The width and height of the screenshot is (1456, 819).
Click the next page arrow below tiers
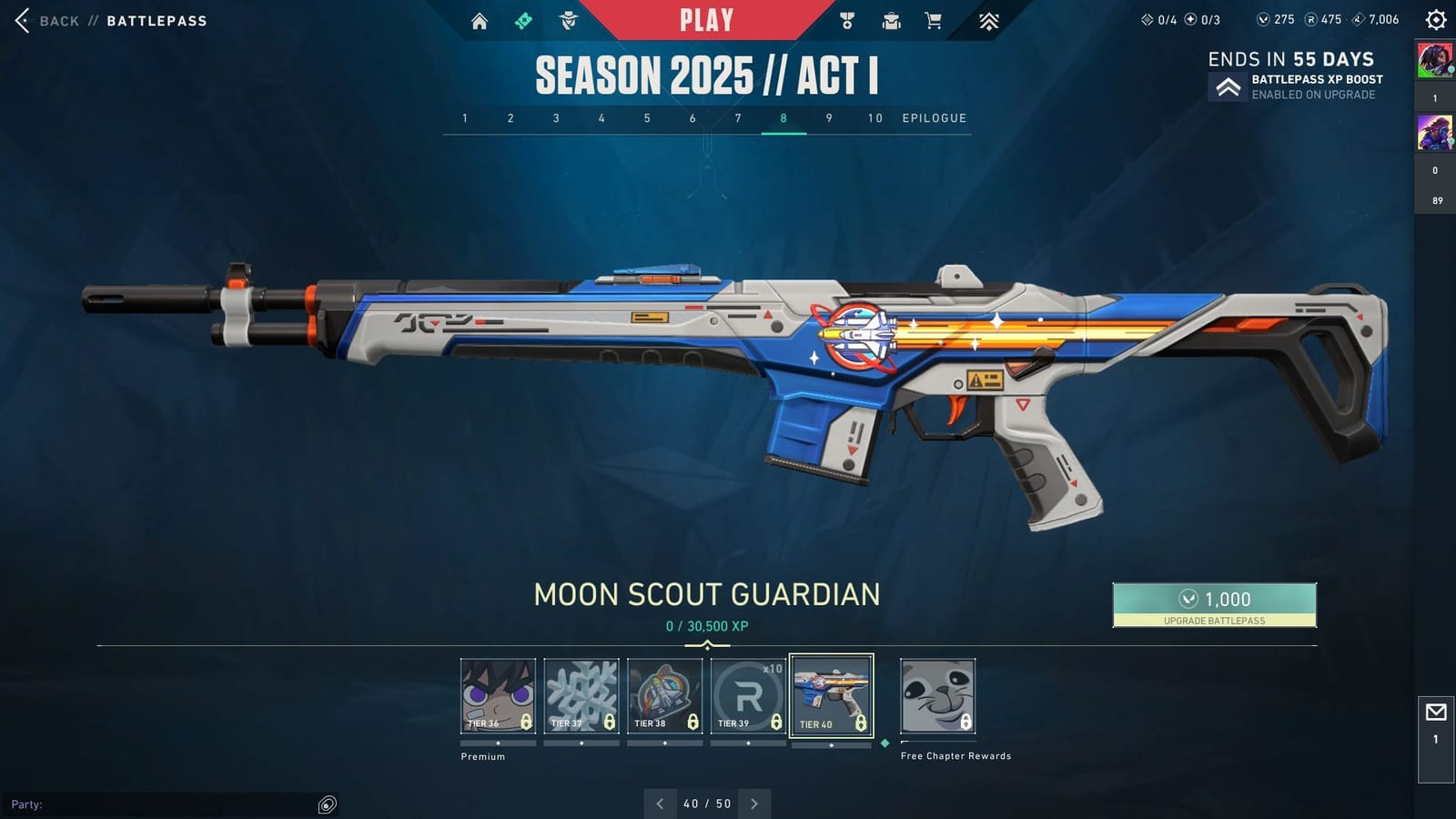[754, 804]
